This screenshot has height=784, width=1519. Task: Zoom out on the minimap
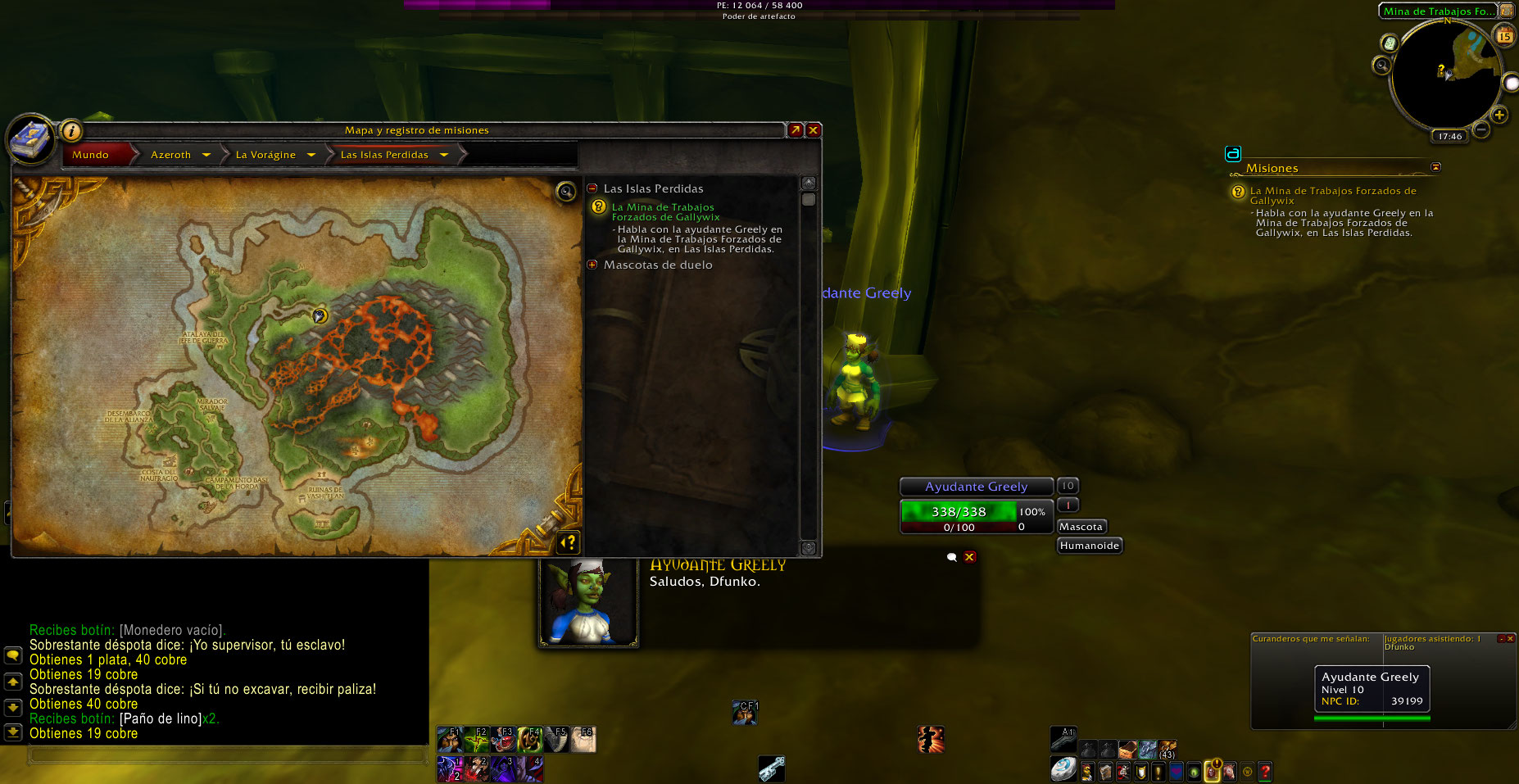(1481, 129)
